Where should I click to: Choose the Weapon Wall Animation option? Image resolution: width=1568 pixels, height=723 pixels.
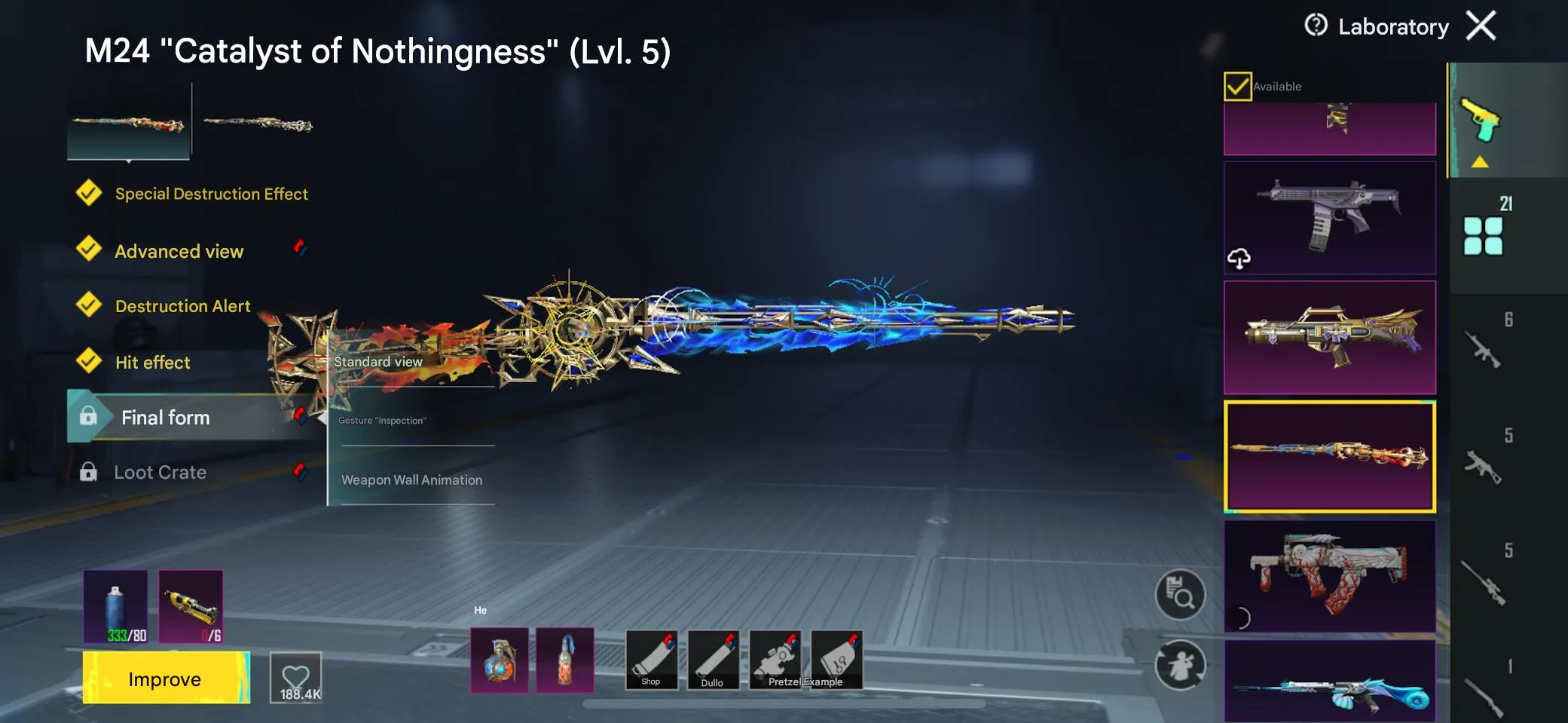pyautogui.click(x=413, y=479)
